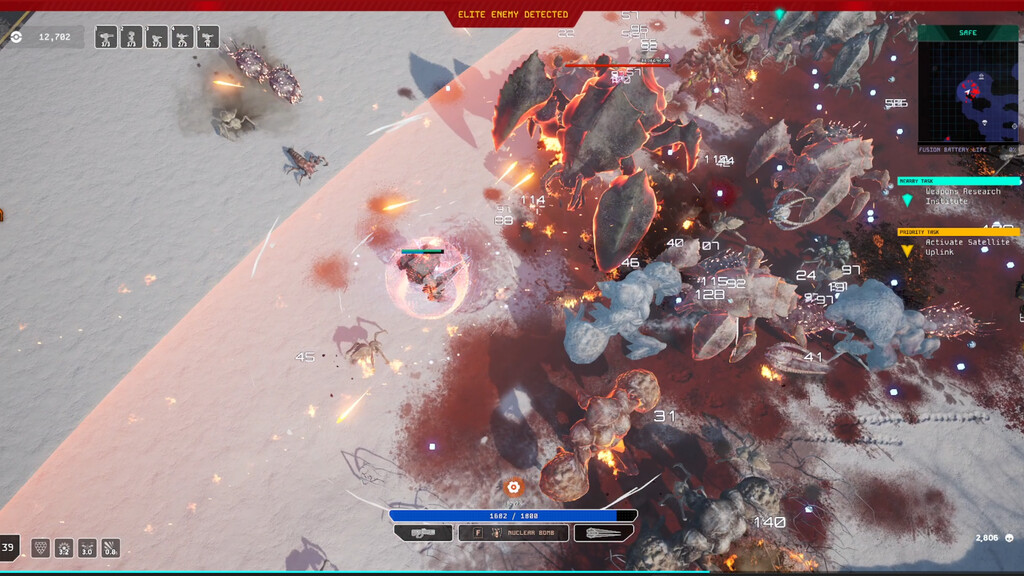Select the primary gun weapon slot

point(423,533)
